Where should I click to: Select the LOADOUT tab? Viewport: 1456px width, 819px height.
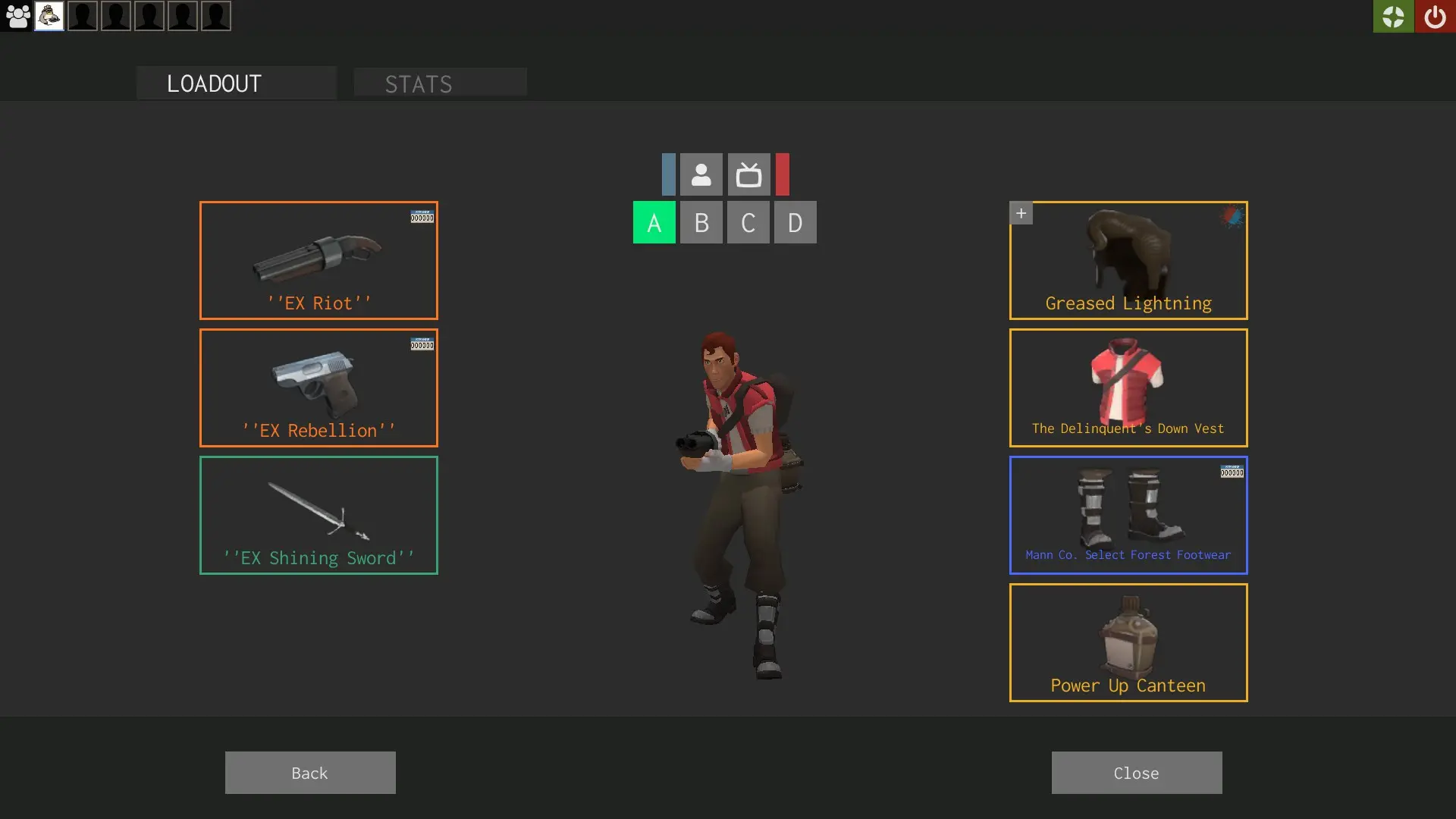pos(236,83)
